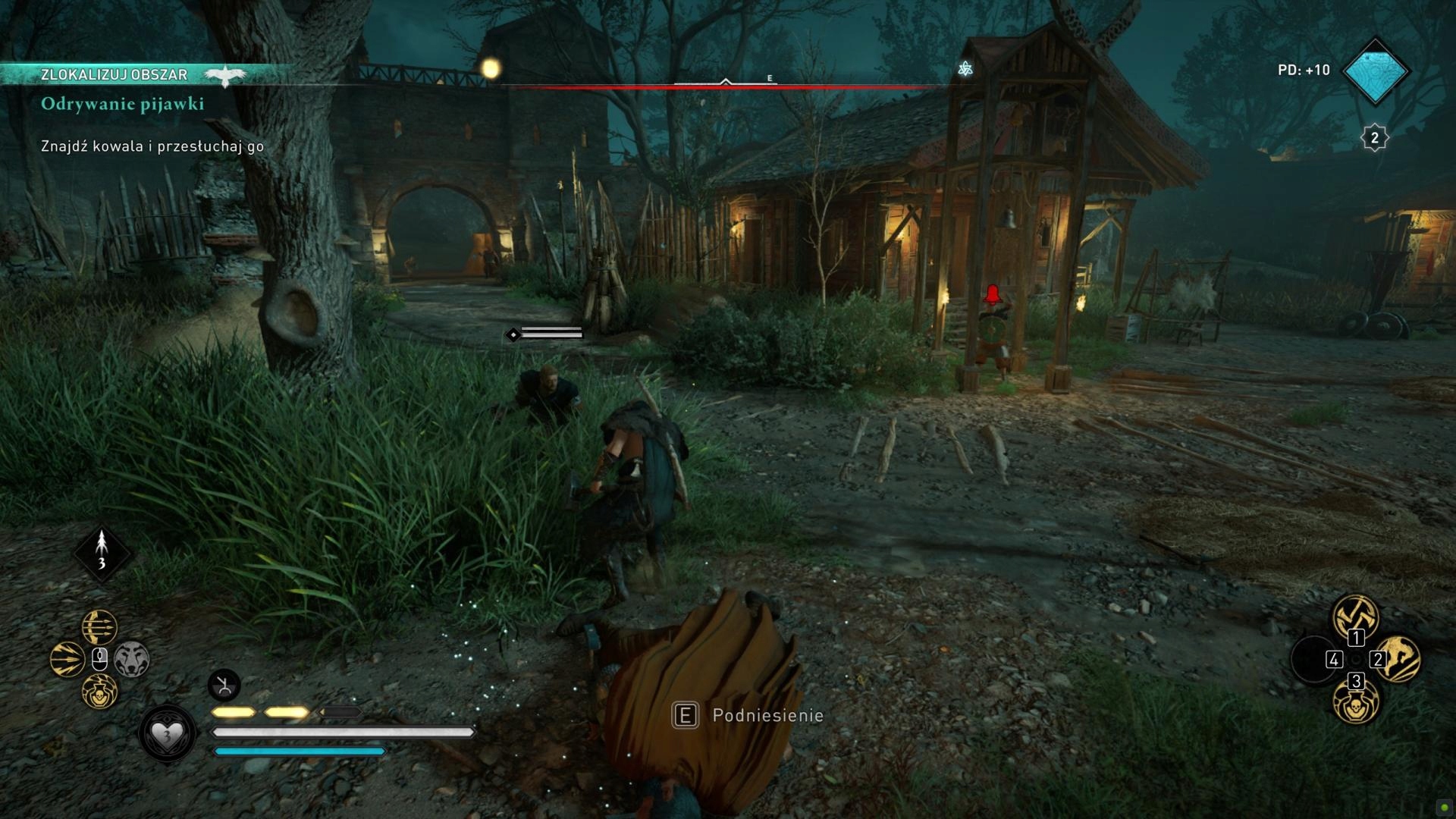Select the blue XP diamond icon

1375,71
